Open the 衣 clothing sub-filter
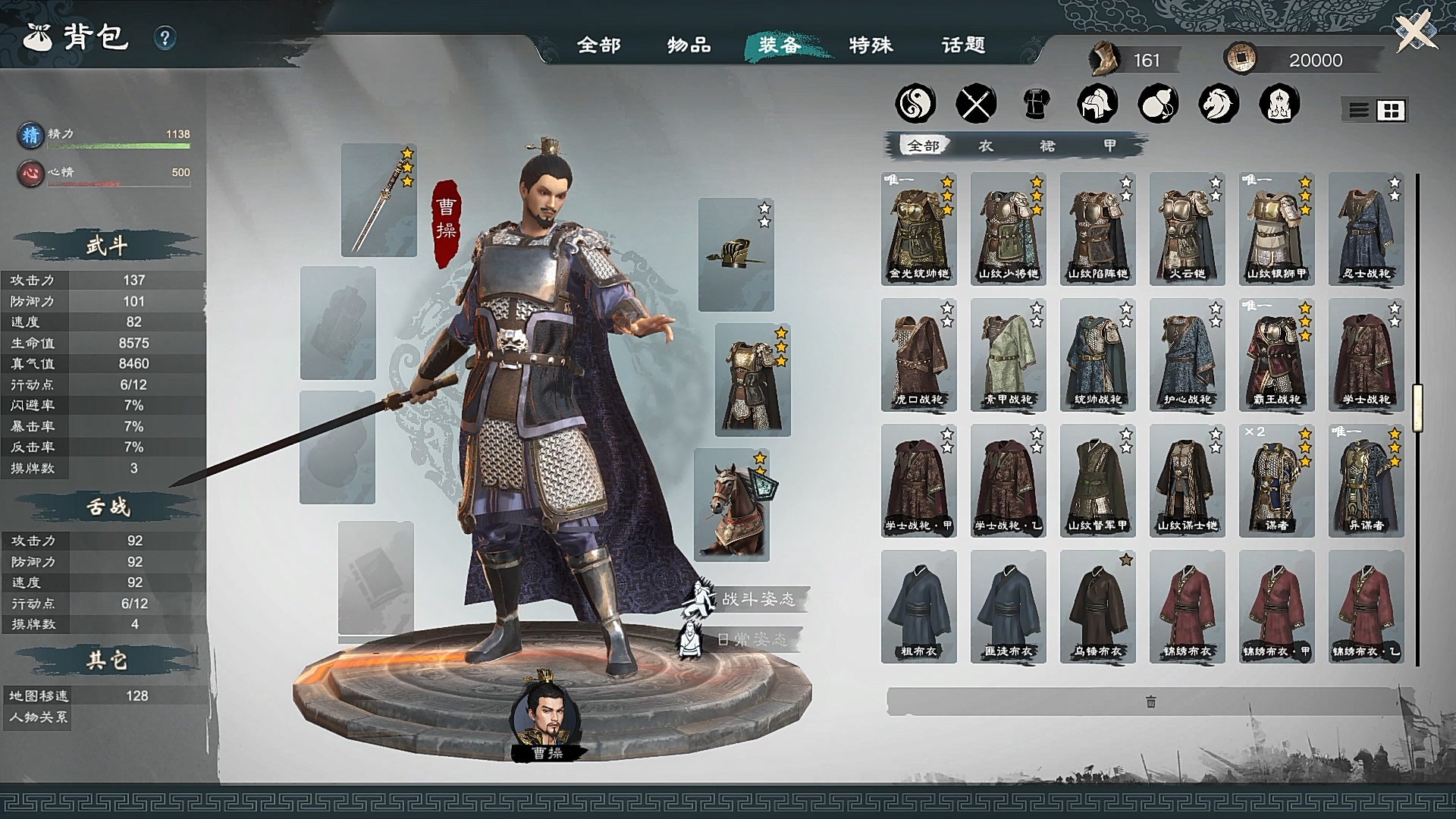Image resolution: width=1456 pixels, height=819 pixels. (984, 146)
